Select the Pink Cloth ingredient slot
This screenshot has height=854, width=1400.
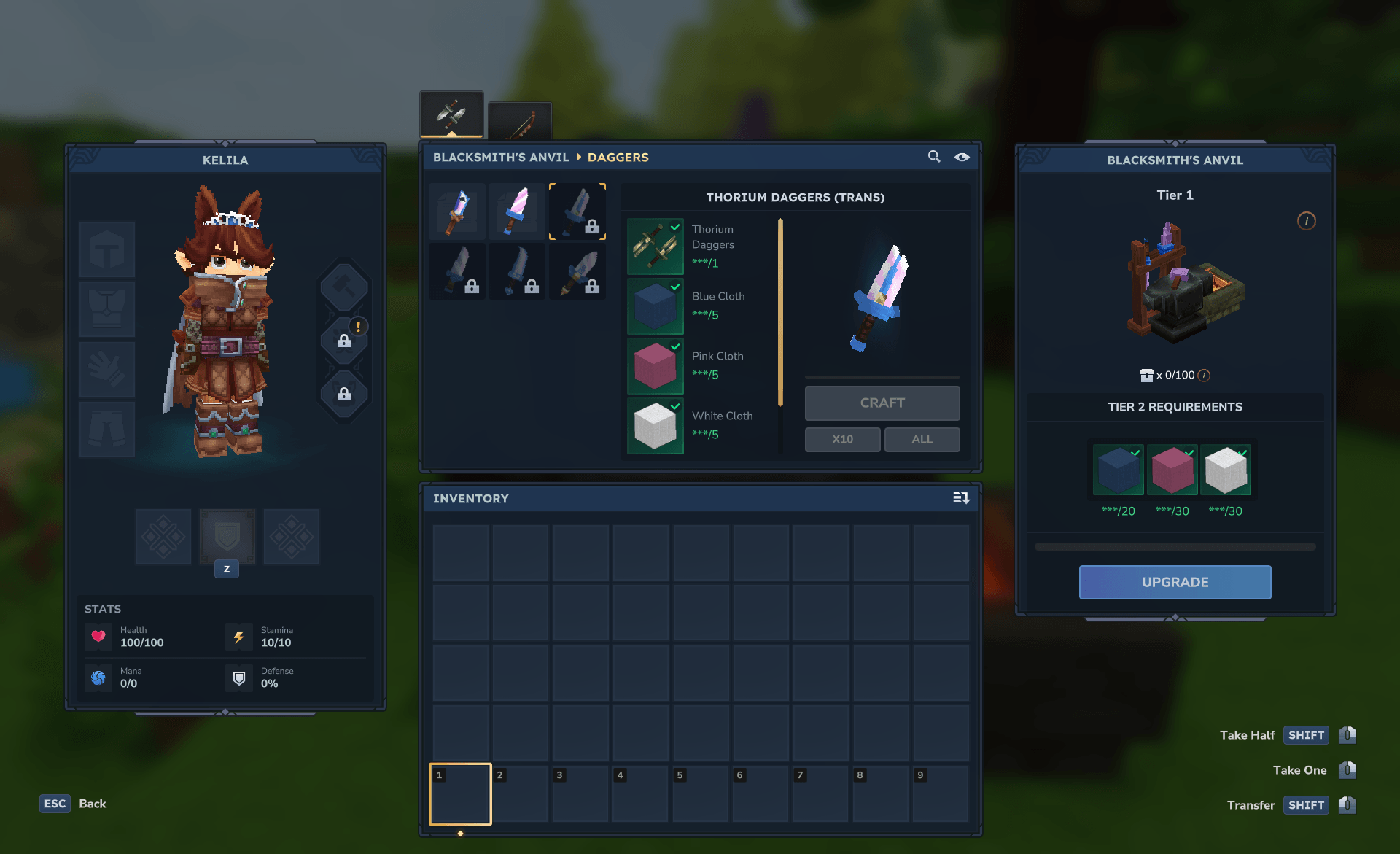pos(655,366)
